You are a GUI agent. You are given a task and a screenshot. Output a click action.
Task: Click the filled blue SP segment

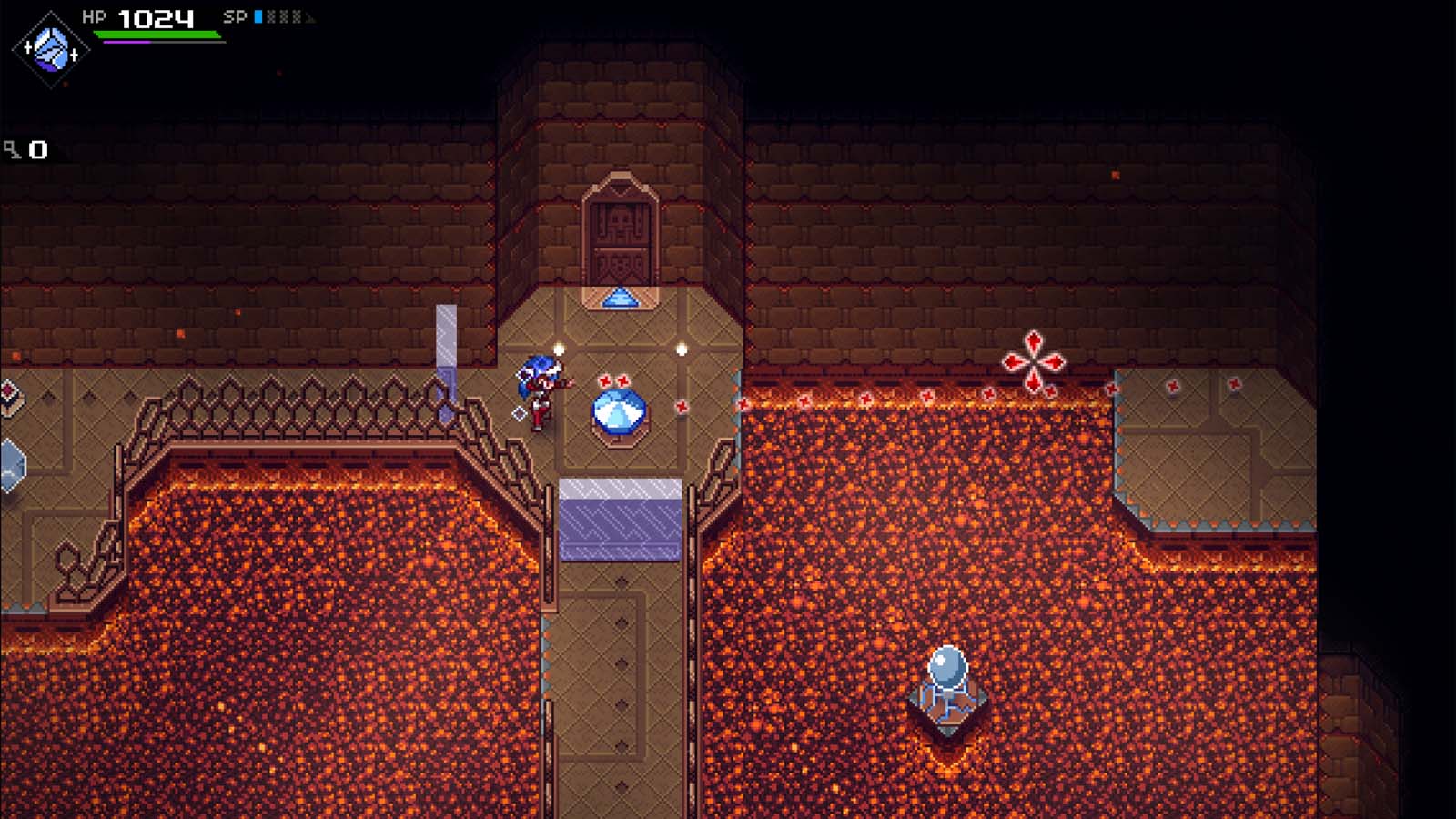[x=258, y=16]
